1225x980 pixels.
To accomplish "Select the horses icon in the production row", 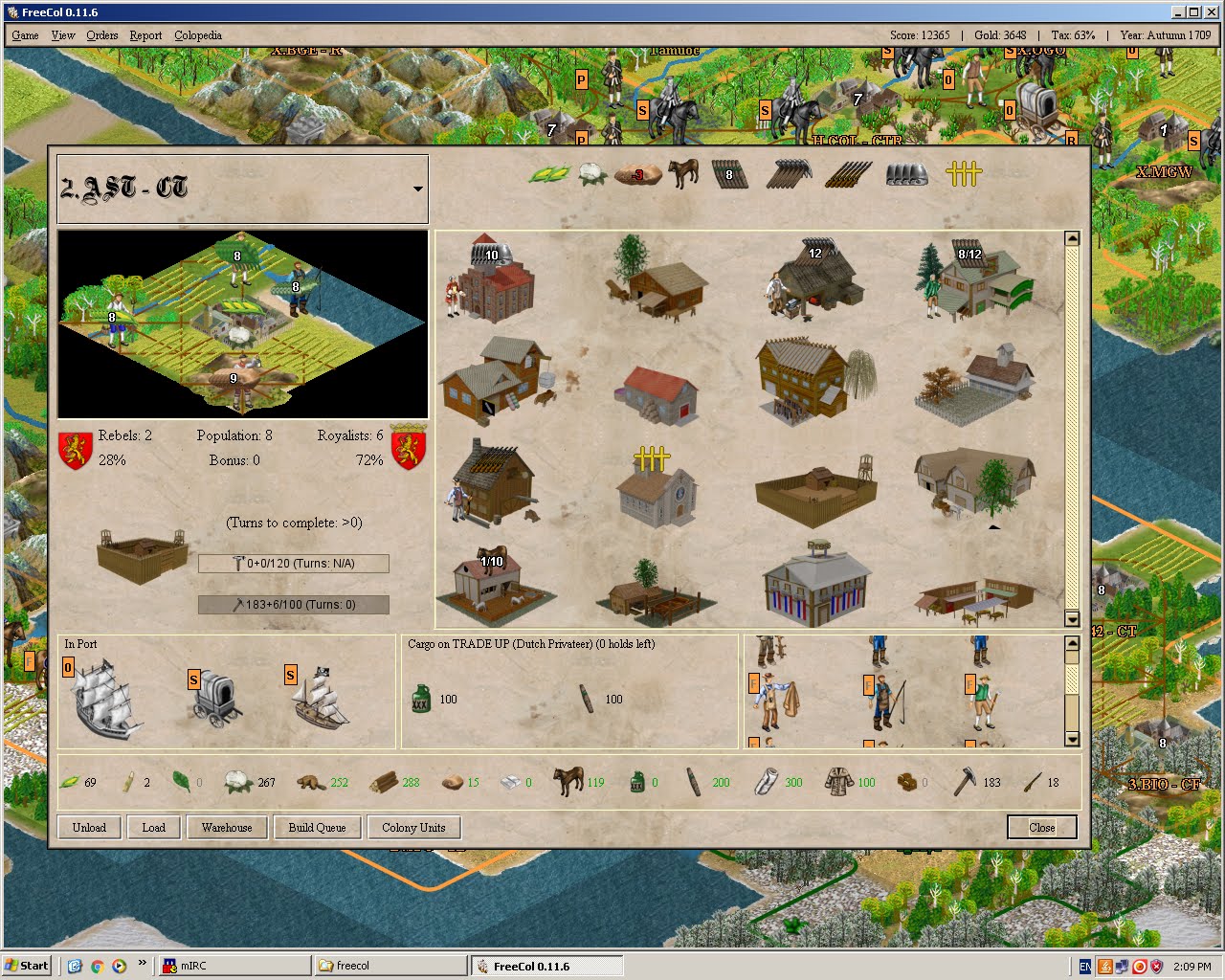I will point(683,172).
